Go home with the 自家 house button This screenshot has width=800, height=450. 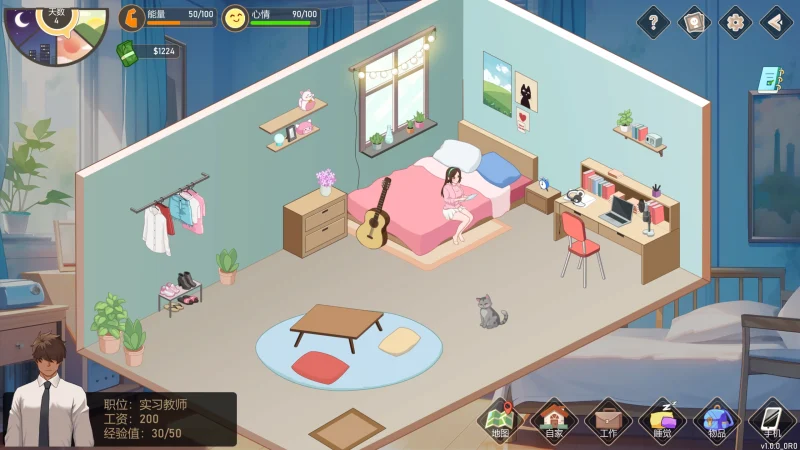[x=553, y=421]
